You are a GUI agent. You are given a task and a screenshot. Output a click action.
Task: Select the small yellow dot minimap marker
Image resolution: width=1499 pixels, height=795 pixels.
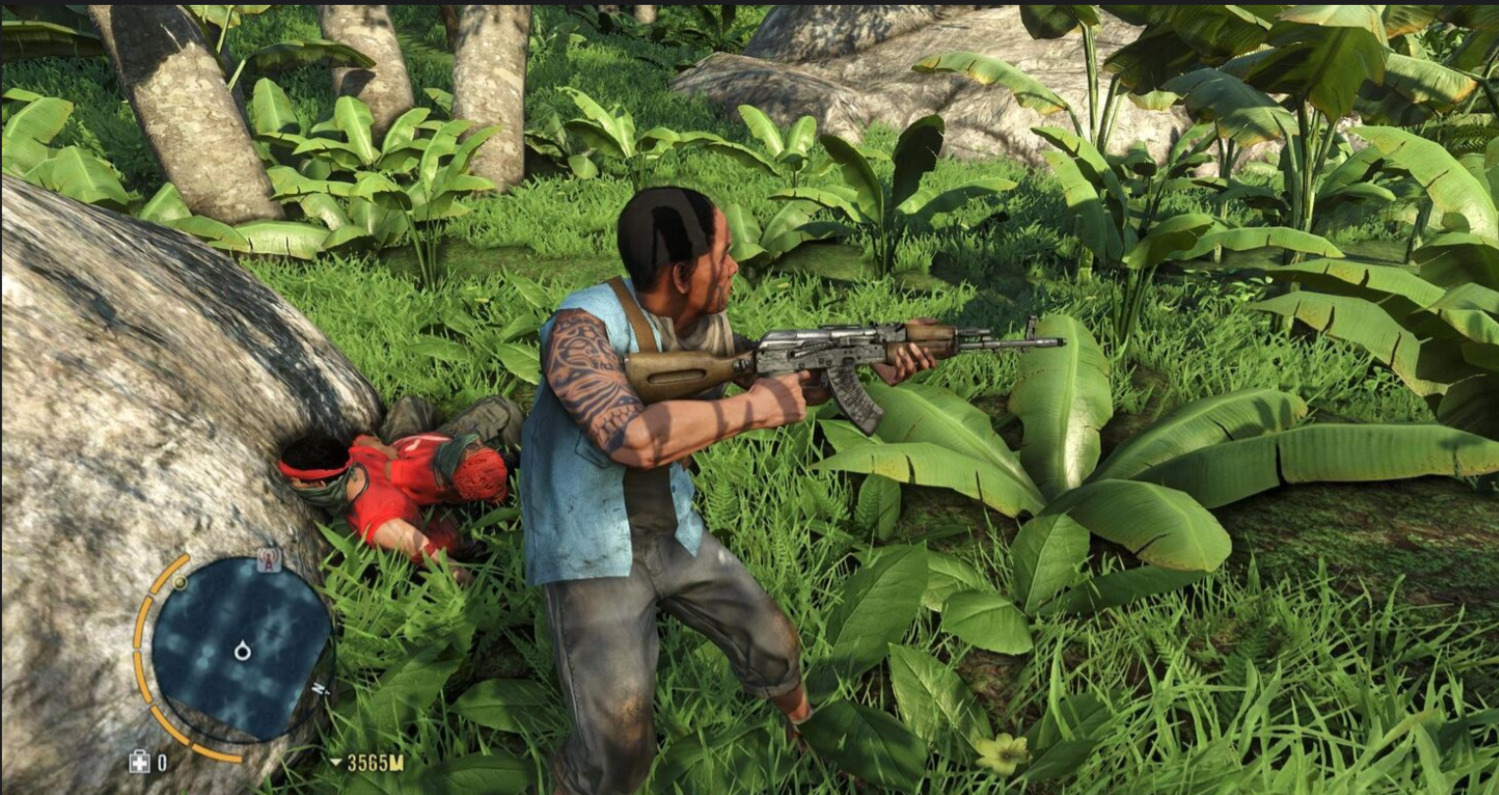[180, 582]
